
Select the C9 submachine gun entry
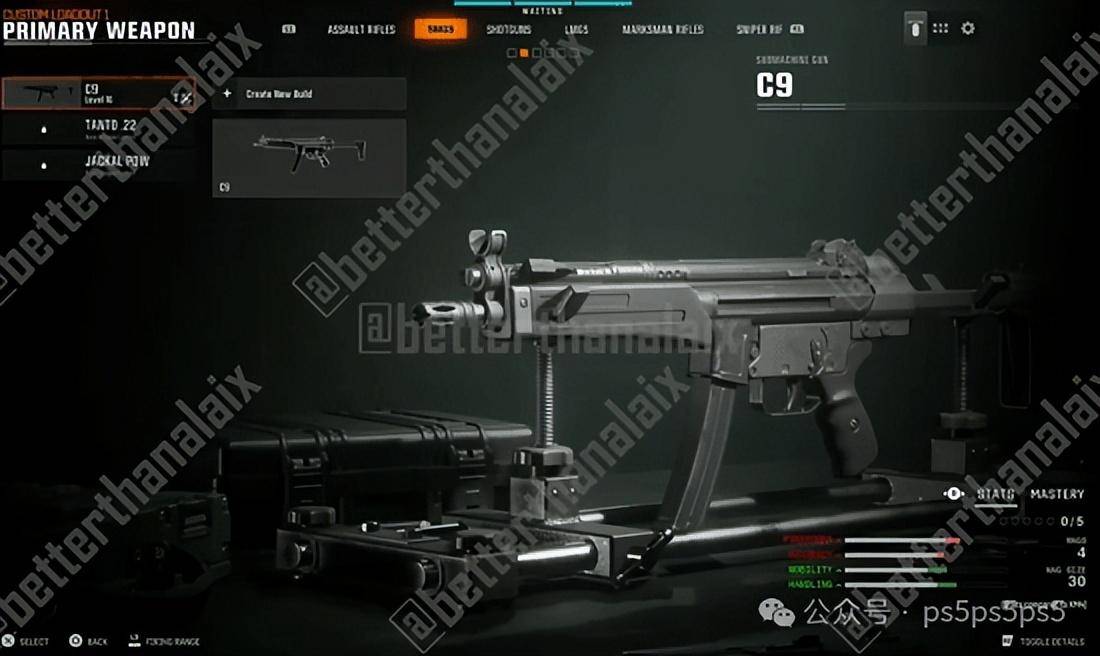98,94
